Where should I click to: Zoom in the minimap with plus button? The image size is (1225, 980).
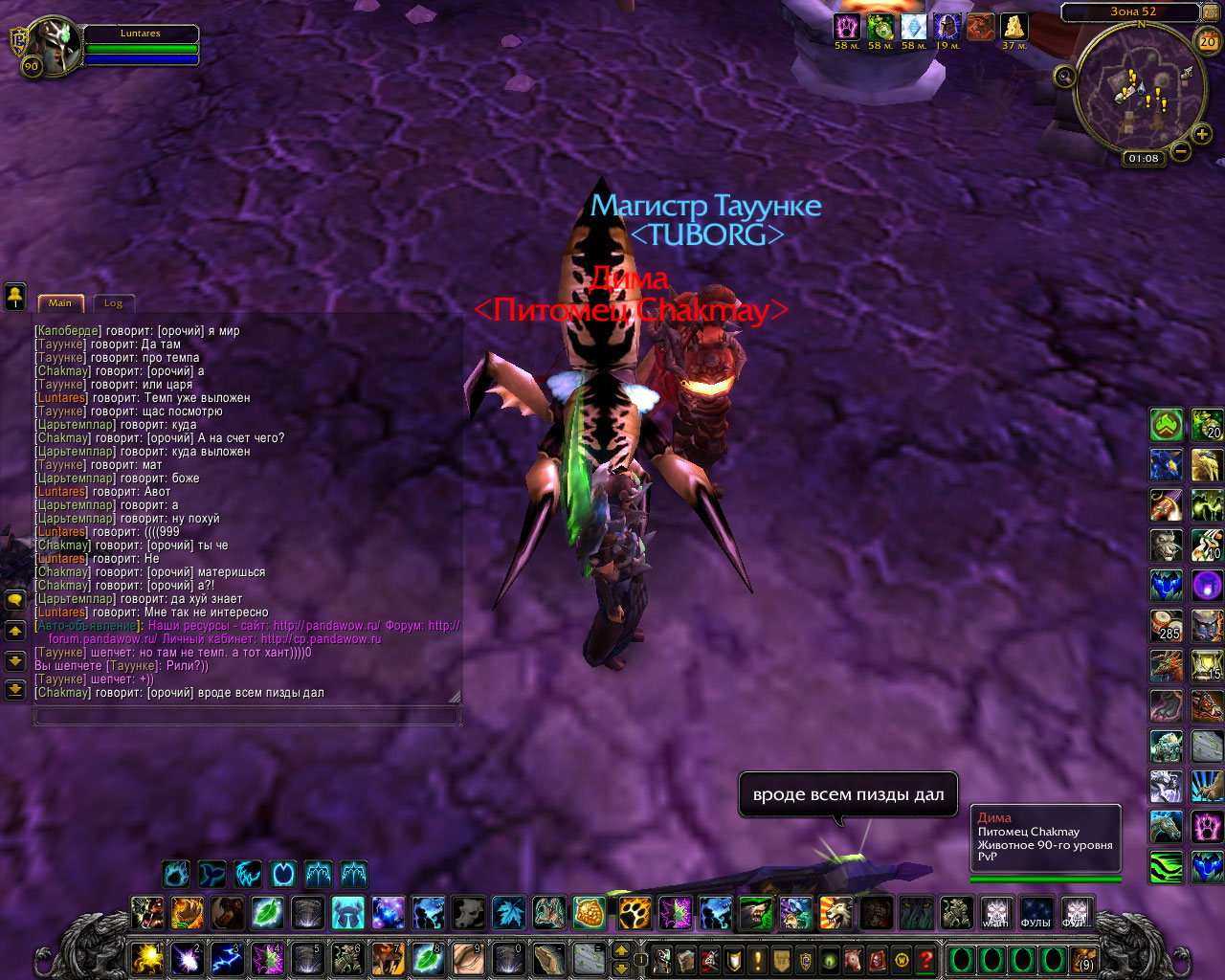[x=1202, y=134]
